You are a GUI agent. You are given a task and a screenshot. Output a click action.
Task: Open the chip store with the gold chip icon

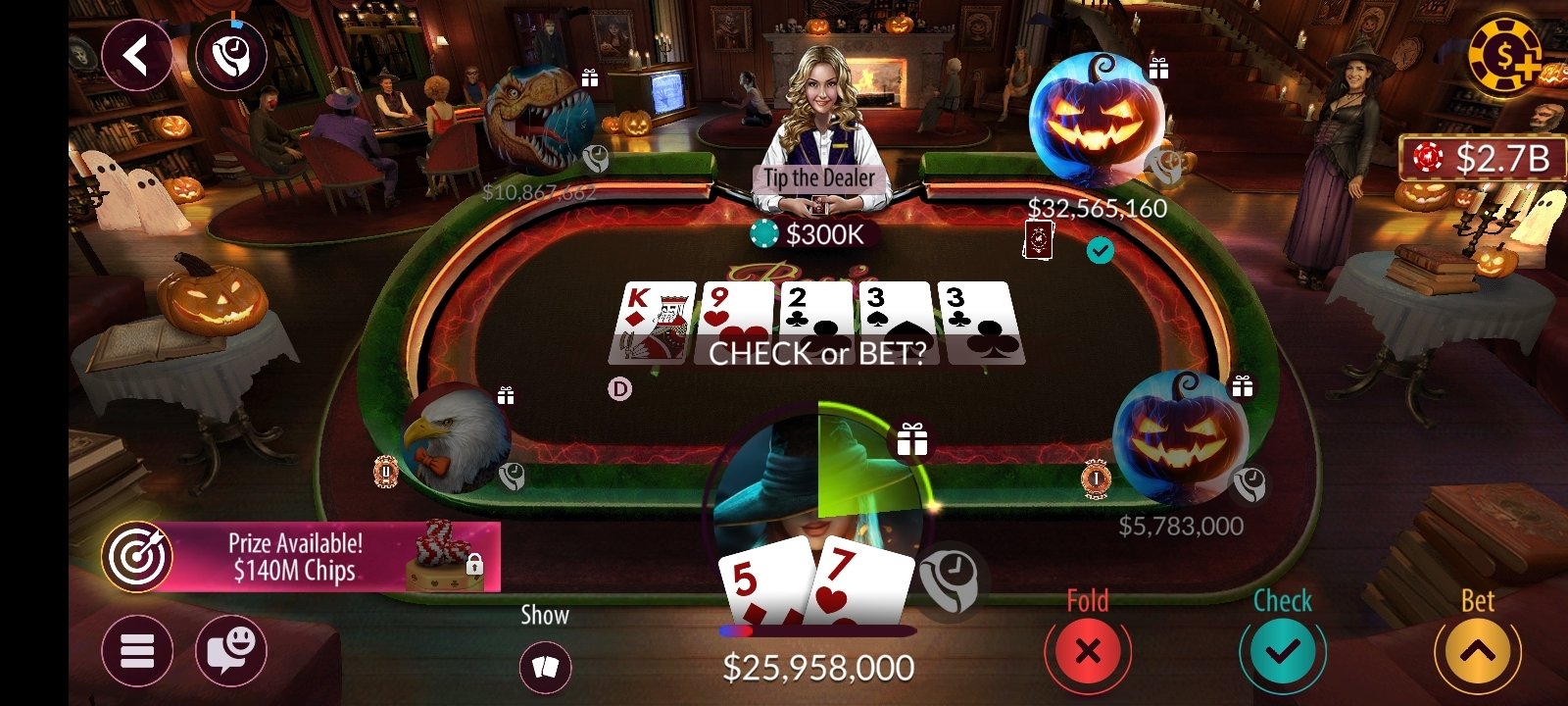click(x=1506, y=56)
